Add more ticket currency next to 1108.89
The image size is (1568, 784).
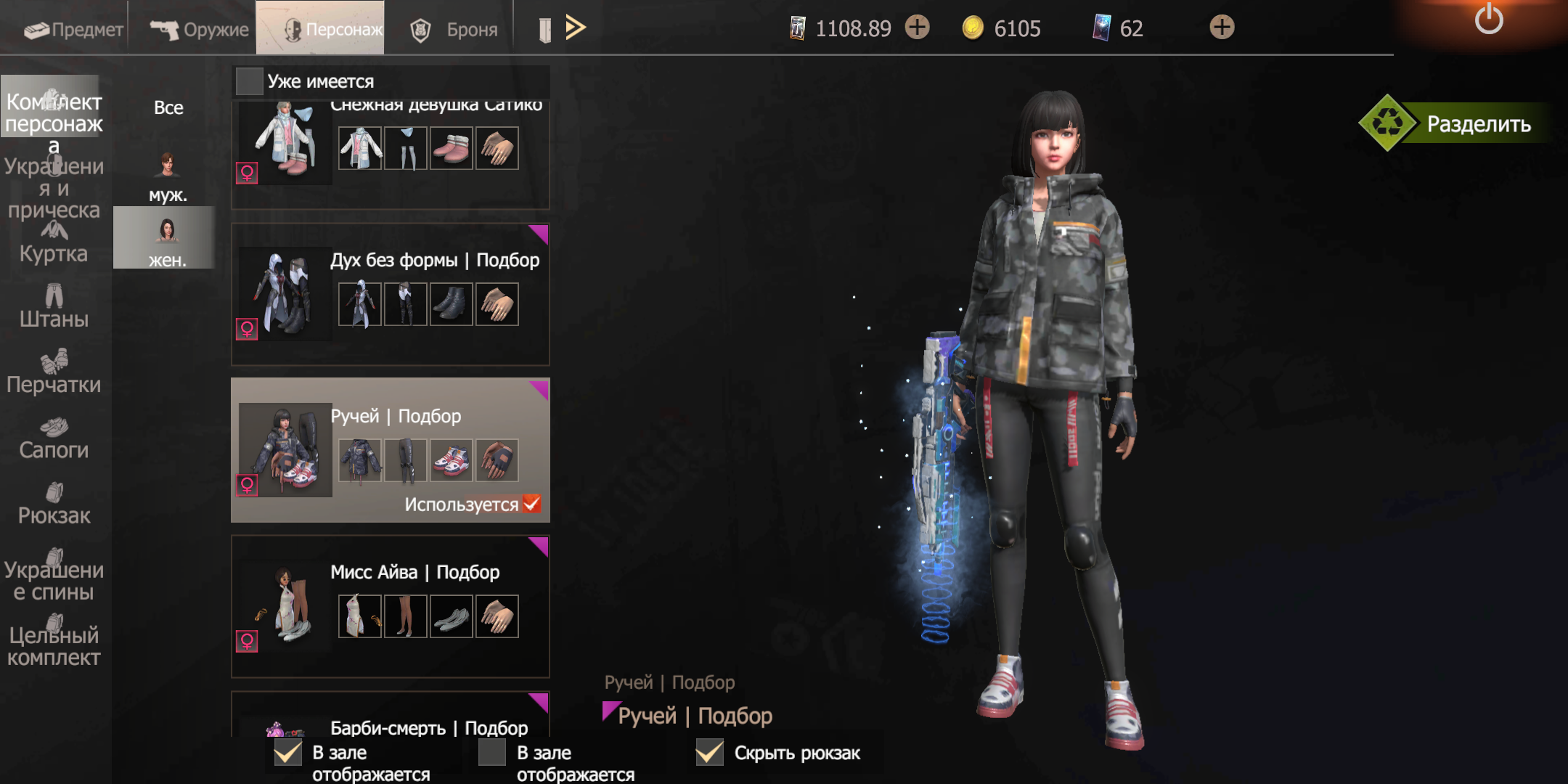pyautogui.click(x=918, y=28)
